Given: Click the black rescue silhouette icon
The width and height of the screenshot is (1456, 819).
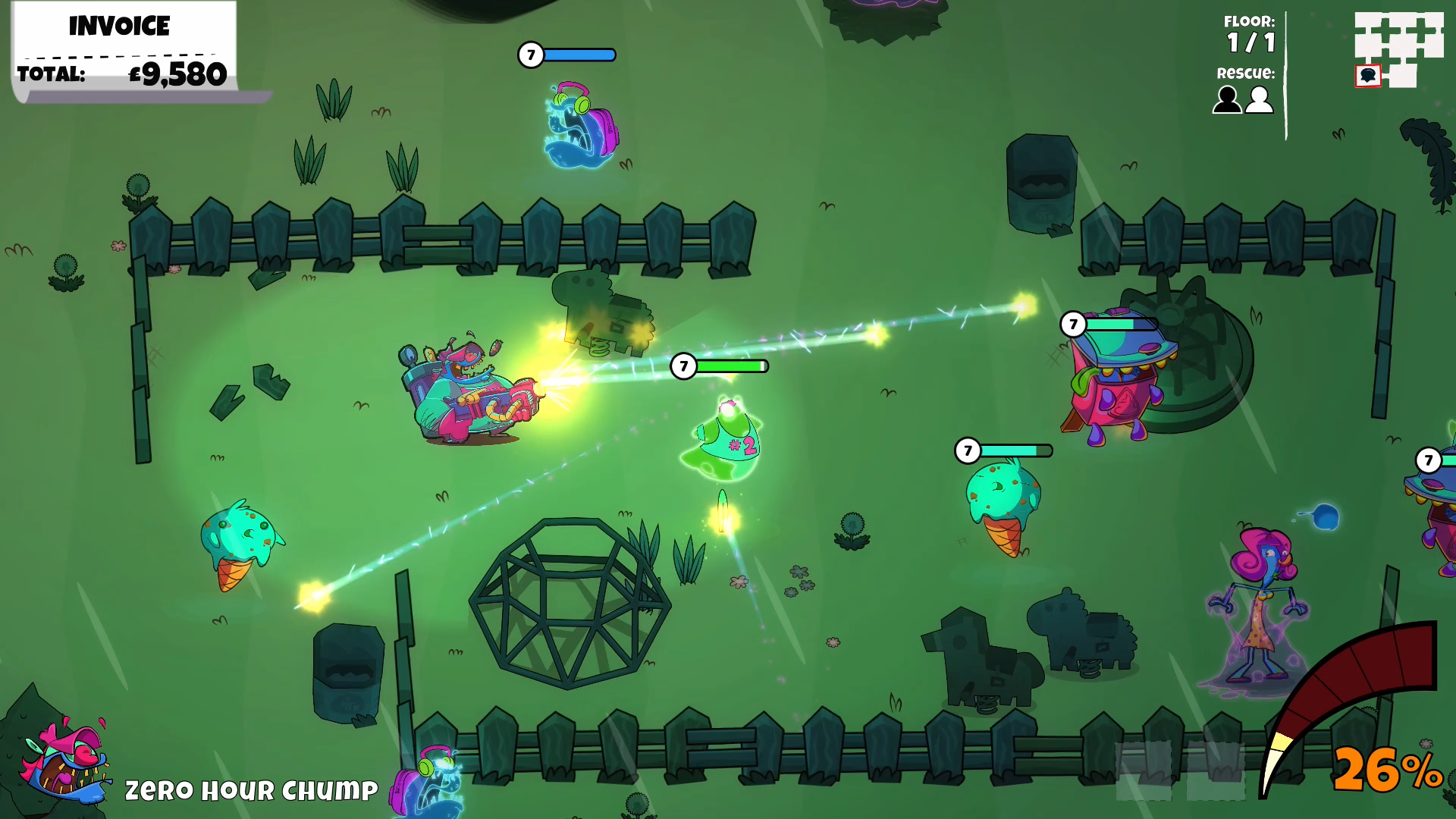Looking at the screenshot, I should 1227,99.
